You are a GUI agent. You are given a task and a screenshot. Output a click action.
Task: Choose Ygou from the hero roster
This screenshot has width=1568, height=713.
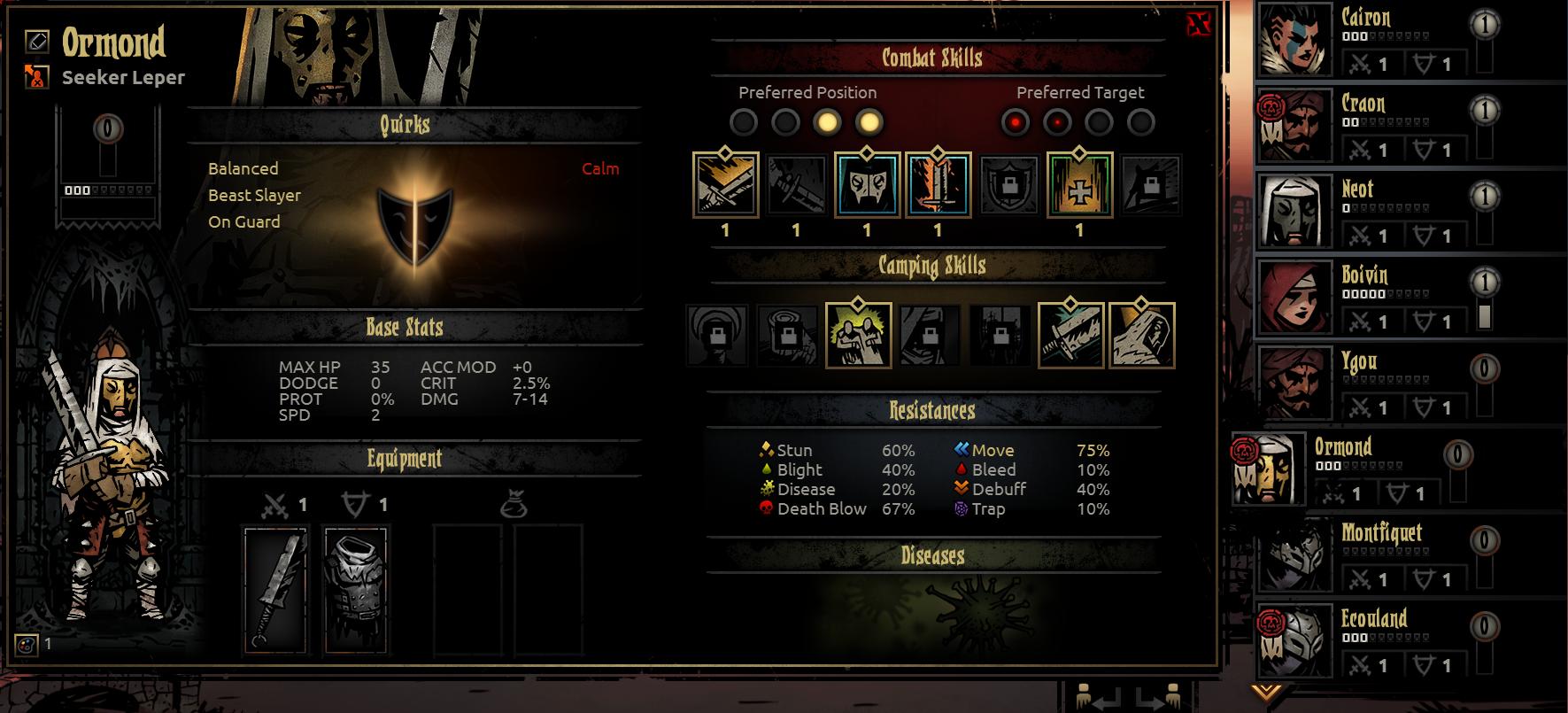(1296, 384)
